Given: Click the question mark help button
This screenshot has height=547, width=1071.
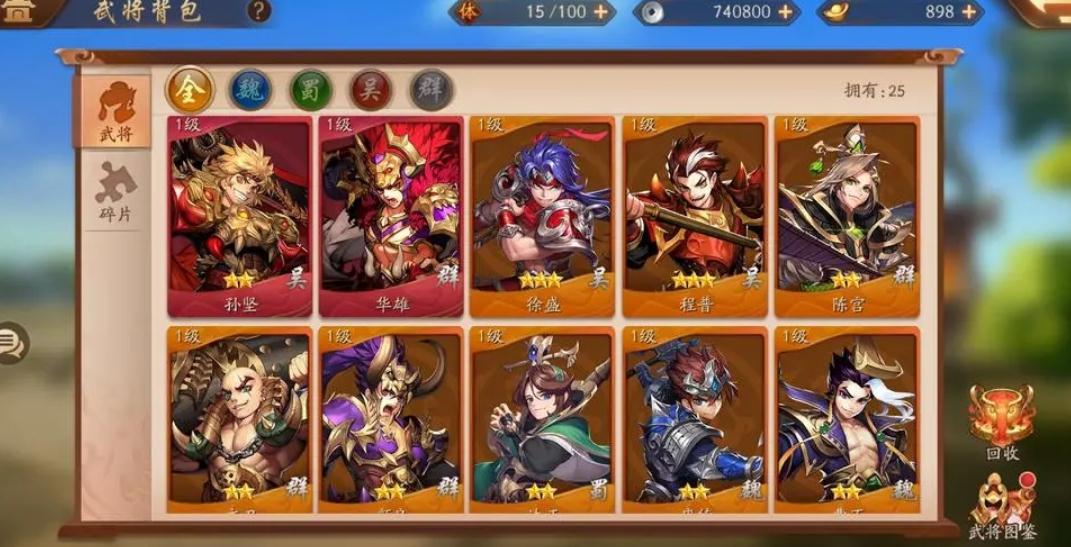Looking at the screenshot, I should (x=259, y=11).
